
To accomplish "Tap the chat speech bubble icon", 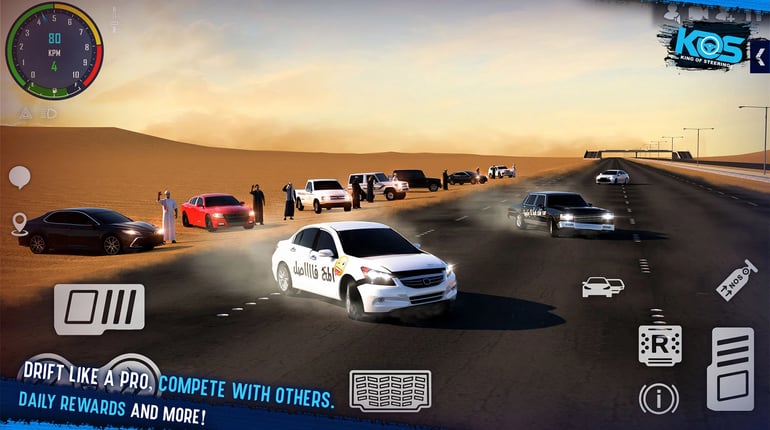I will [19, 177].
